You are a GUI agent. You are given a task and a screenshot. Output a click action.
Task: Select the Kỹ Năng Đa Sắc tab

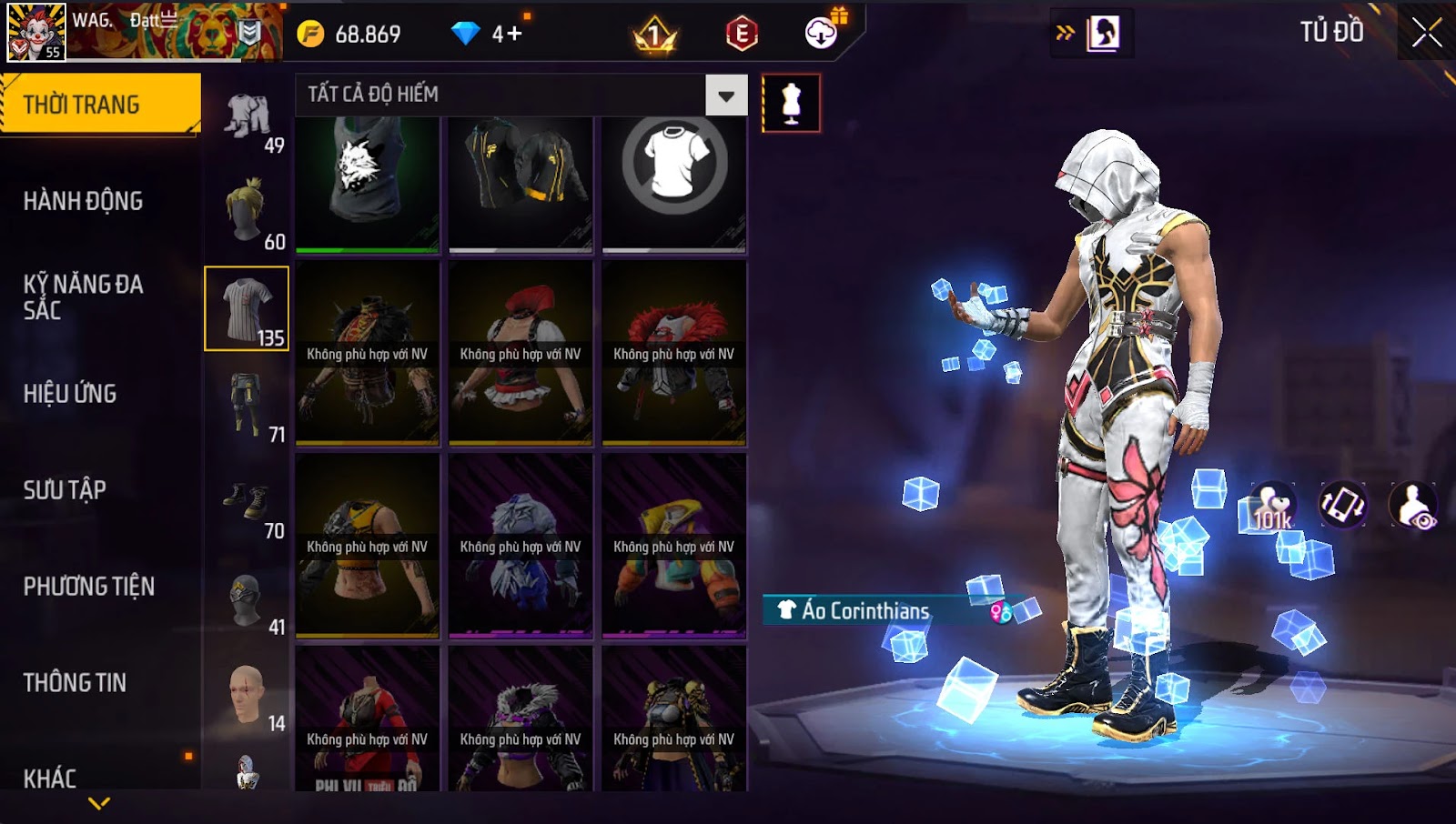pyautogui.click(x=83, y=296)
